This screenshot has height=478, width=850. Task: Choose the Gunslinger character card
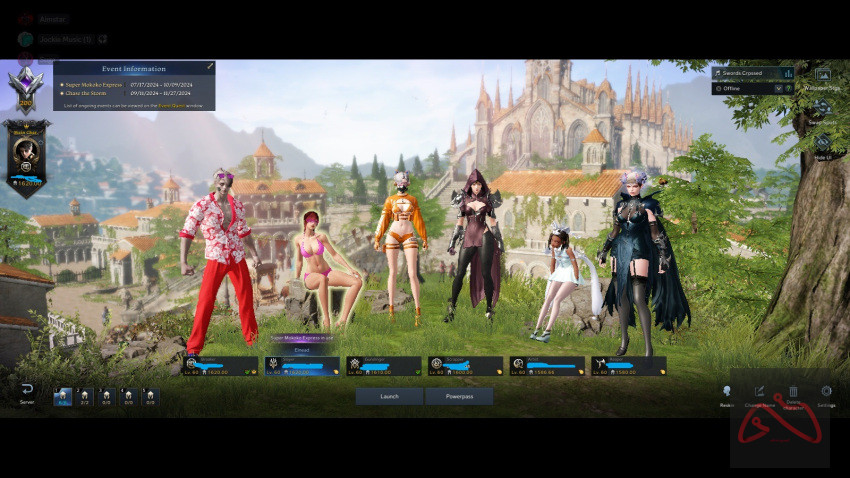pyautogui.click(x=384, y=366)
